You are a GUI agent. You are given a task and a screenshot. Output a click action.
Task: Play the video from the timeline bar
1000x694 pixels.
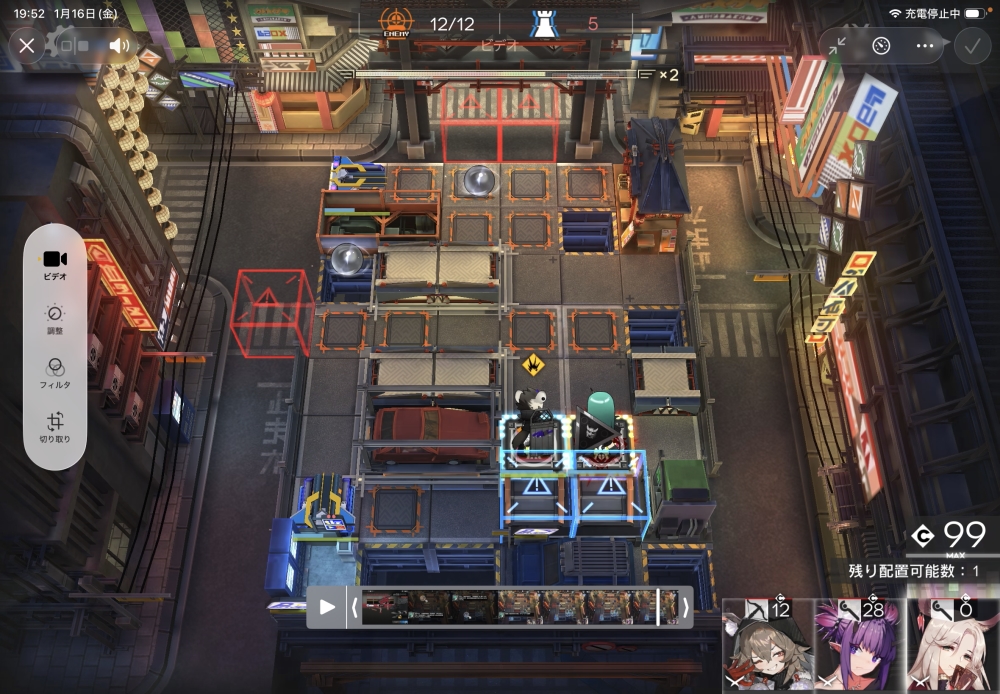327,607
